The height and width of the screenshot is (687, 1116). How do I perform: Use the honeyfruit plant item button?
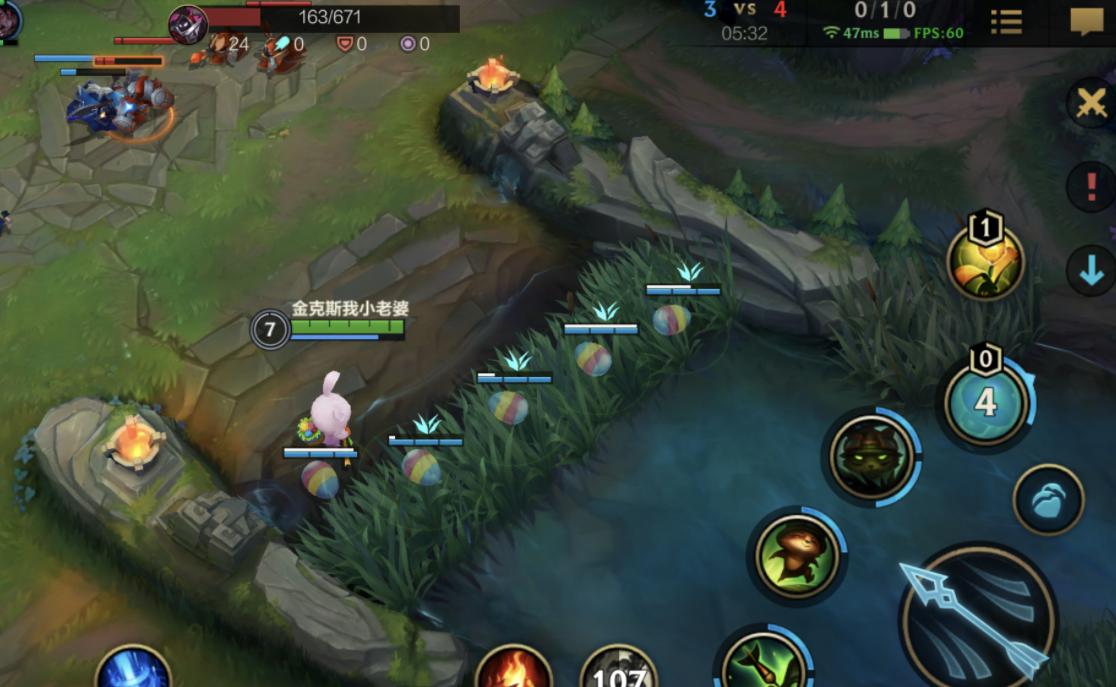coord(985,263)
